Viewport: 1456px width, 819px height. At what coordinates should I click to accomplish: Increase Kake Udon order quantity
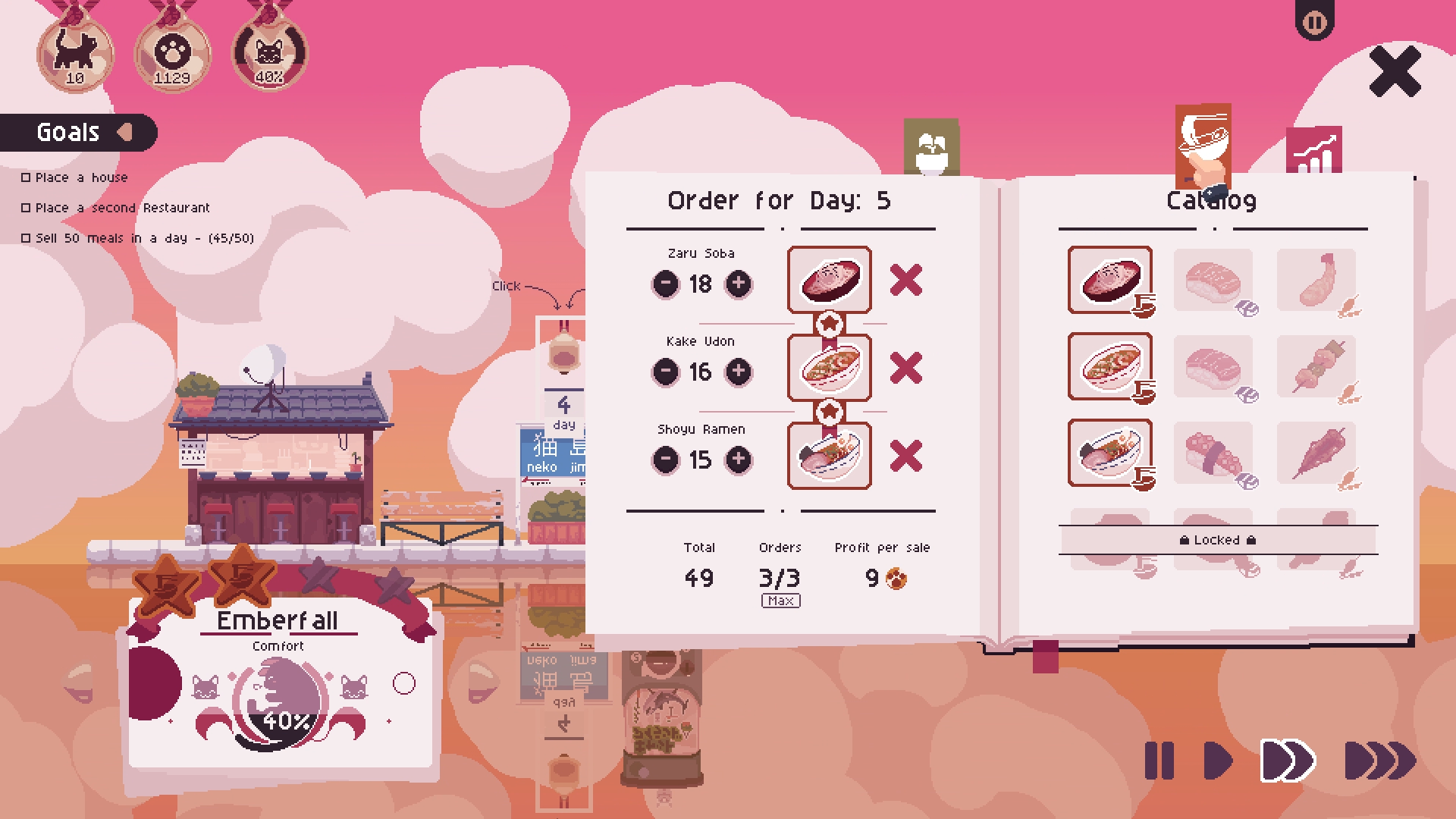click(x=739, y=372)
